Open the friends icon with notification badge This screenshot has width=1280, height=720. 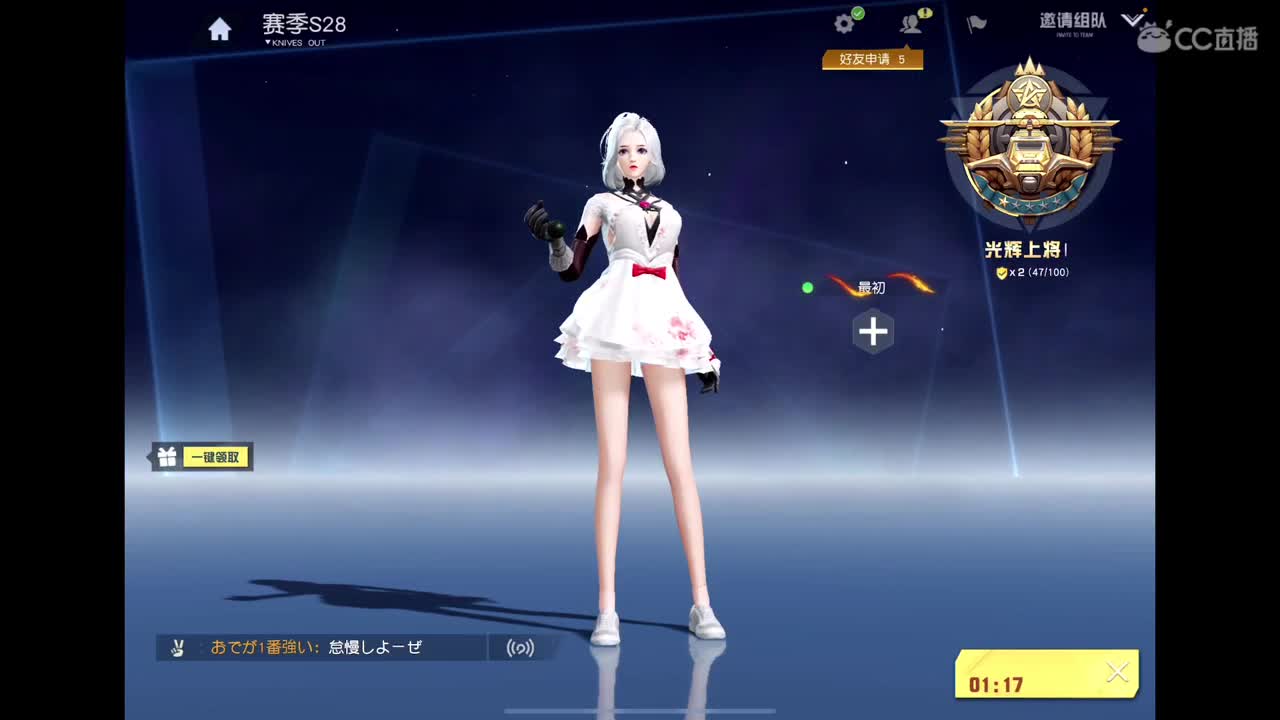910,24
